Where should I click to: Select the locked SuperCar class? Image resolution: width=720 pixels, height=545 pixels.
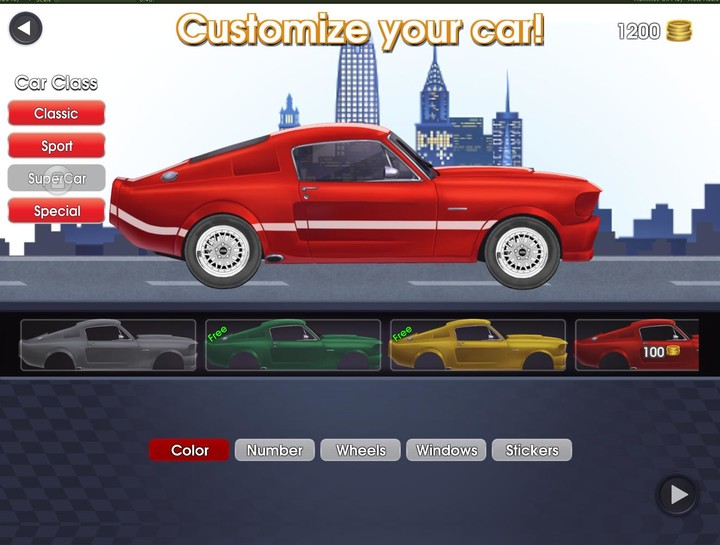point(56,178)
